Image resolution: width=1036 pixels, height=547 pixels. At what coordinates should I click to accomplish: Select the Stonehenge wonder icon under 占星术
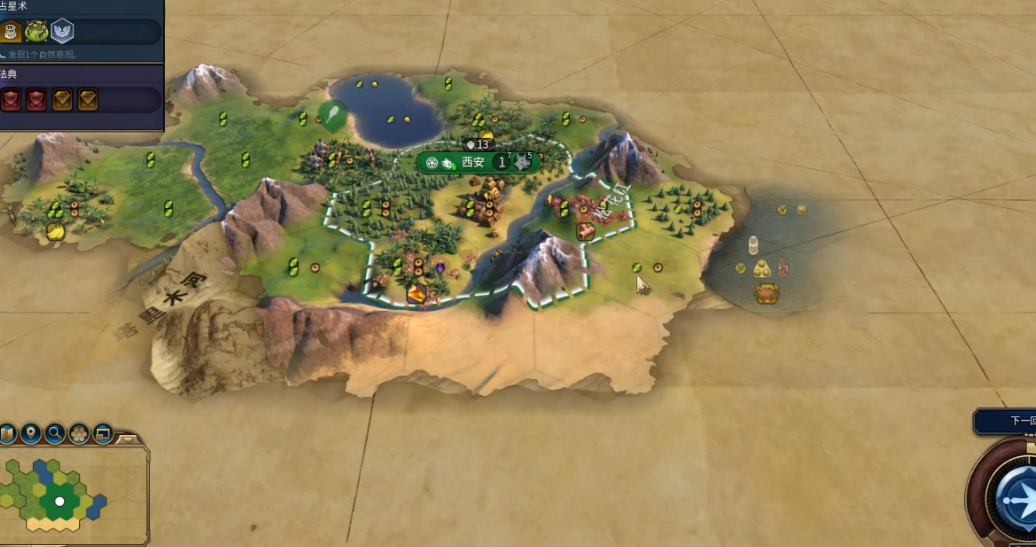pyautogui.click(x=37, y=32)
